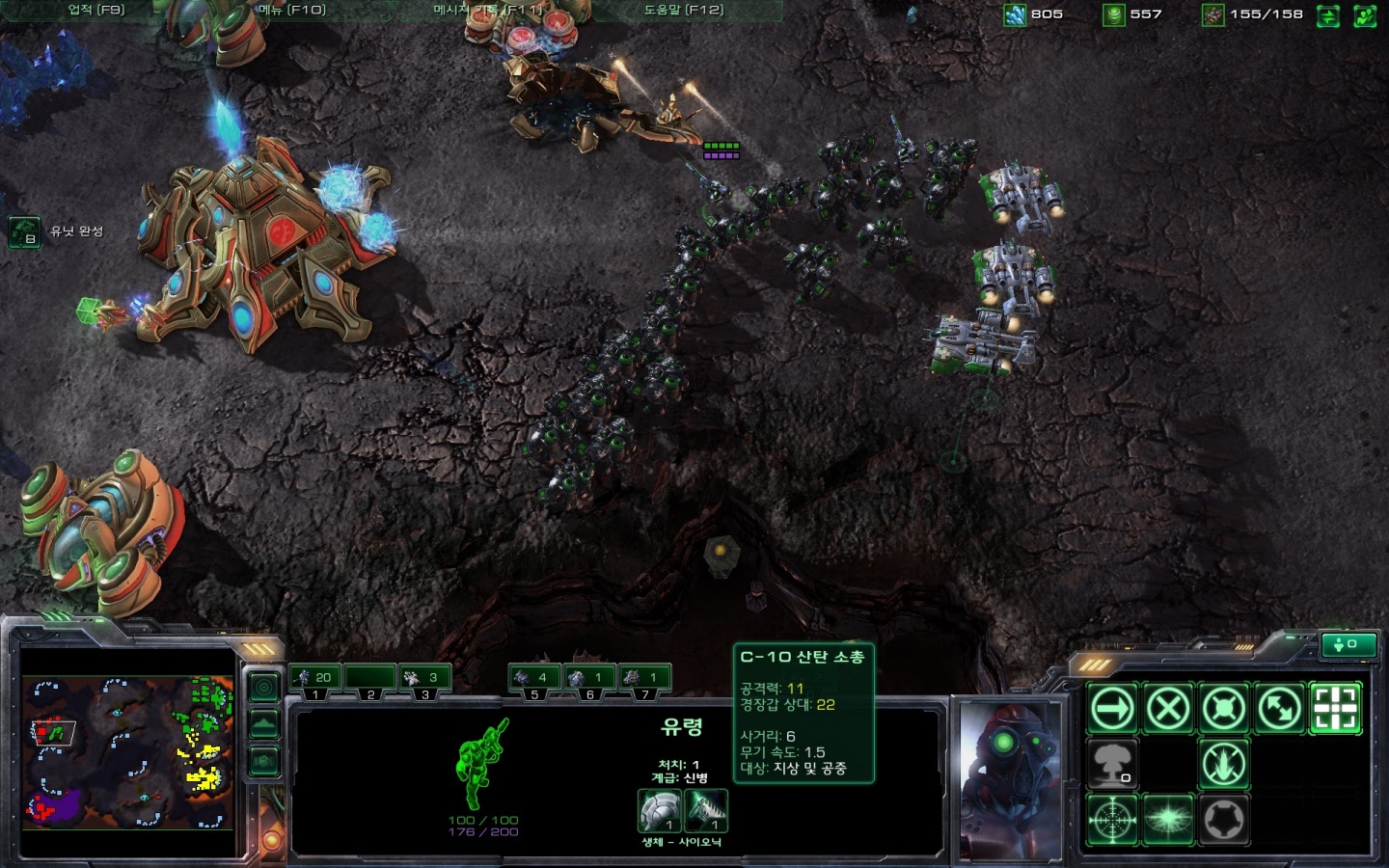Select control group 1 with 20 units
This screenshot has width=1389, height=868.
point(314,678)
